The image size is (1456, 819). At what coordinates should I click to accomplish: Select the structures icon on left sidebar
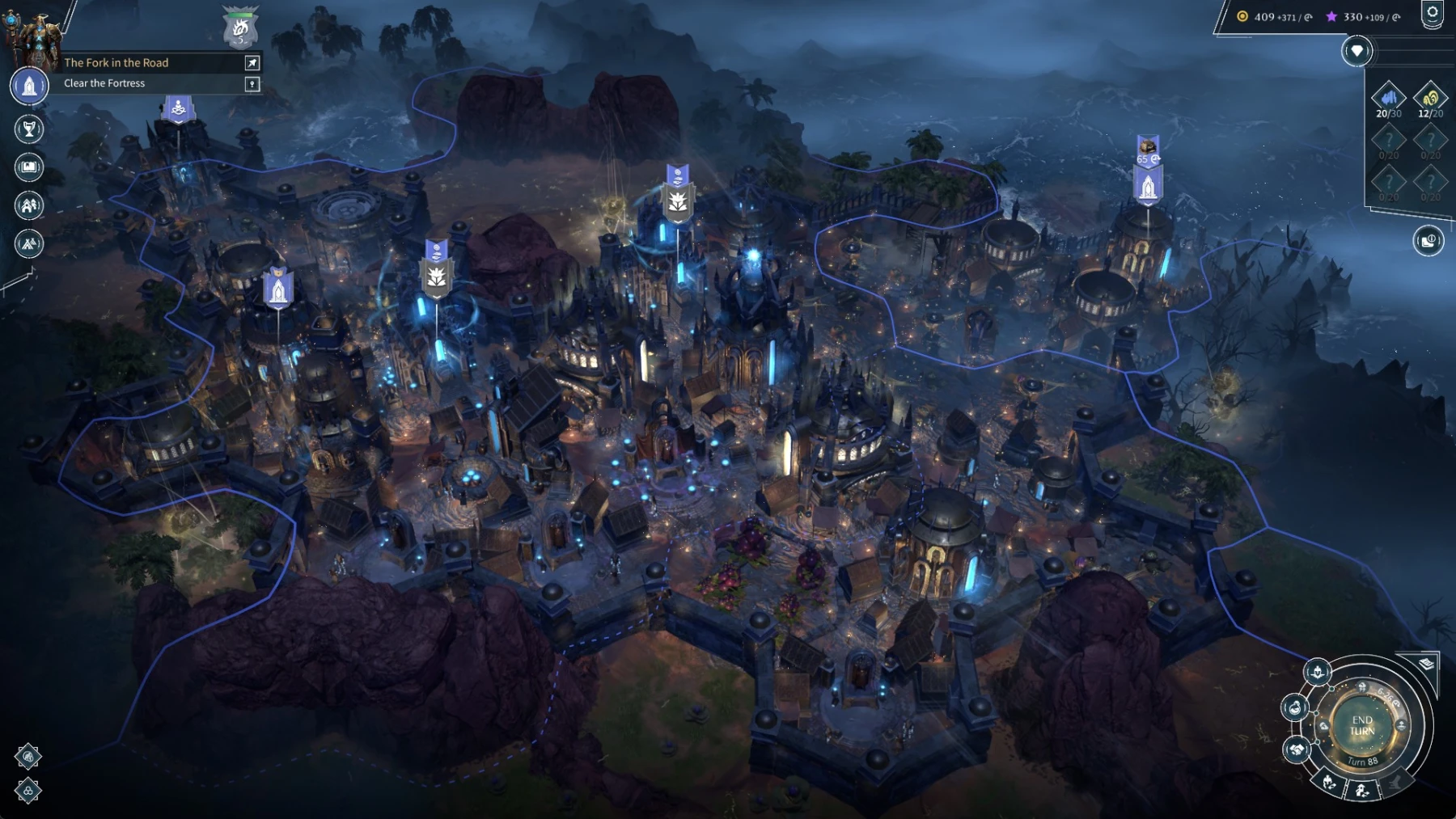(x=29, y=205)
